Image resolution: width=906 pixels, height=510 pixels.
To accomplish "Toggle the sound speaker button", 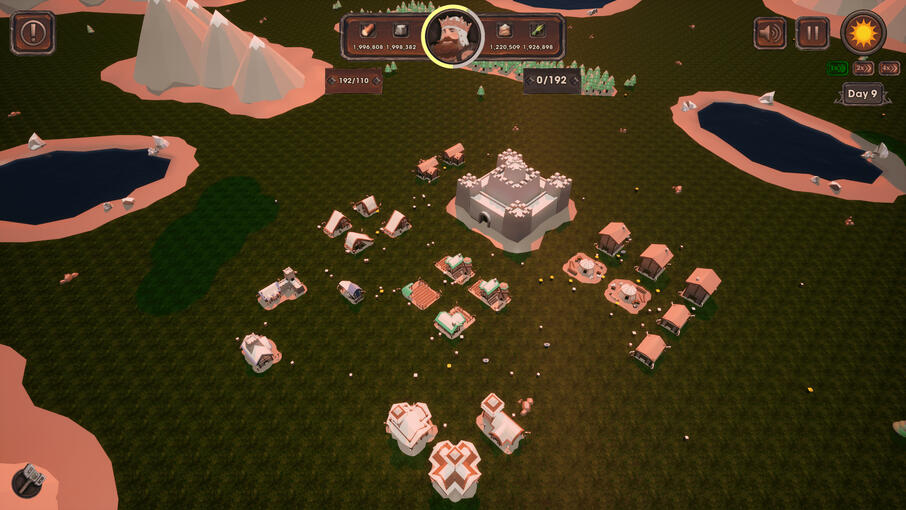I will tap(769, 33).
